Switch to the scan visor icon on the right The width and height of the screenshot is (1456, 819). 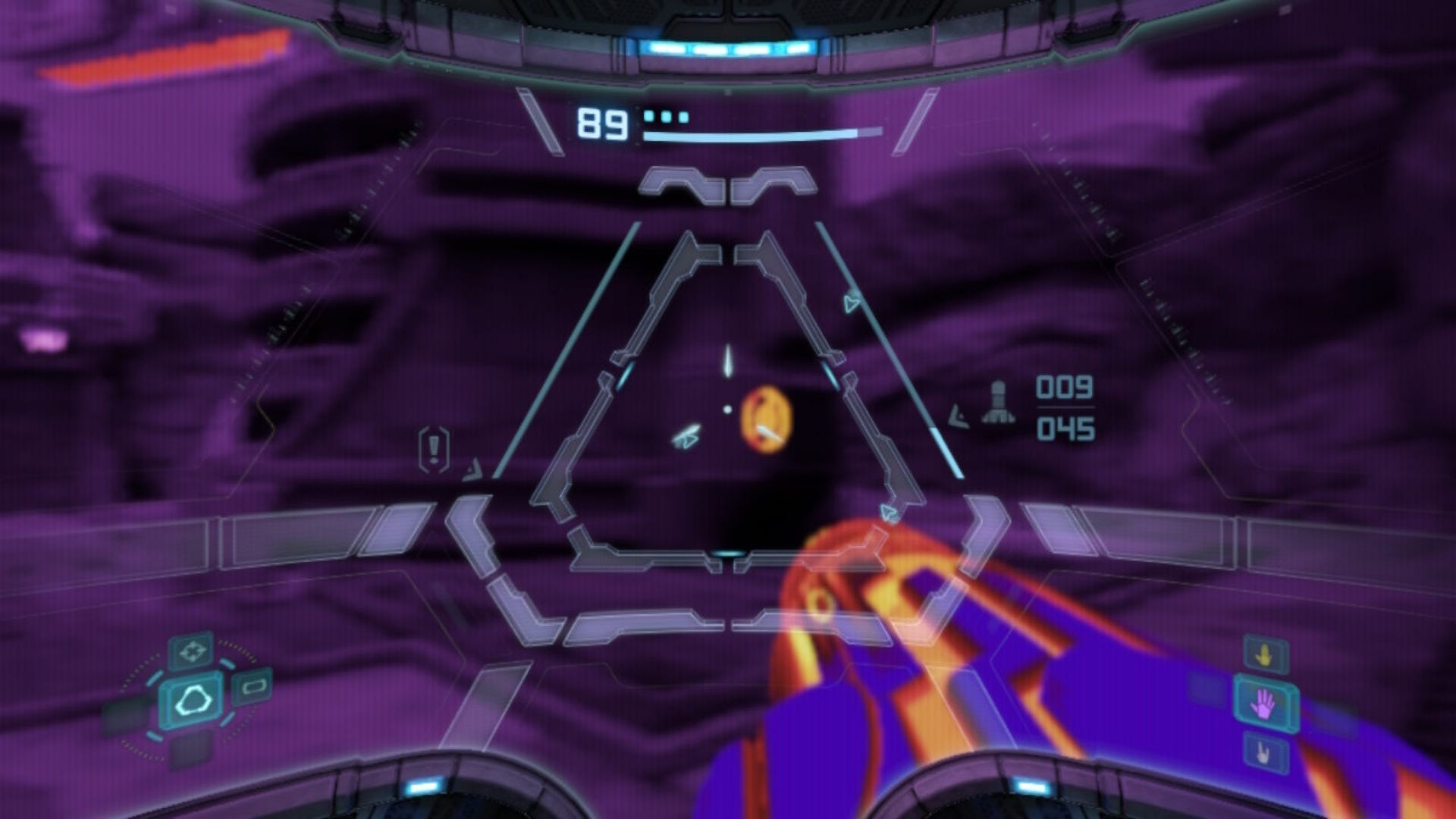(x=251, y=687)
